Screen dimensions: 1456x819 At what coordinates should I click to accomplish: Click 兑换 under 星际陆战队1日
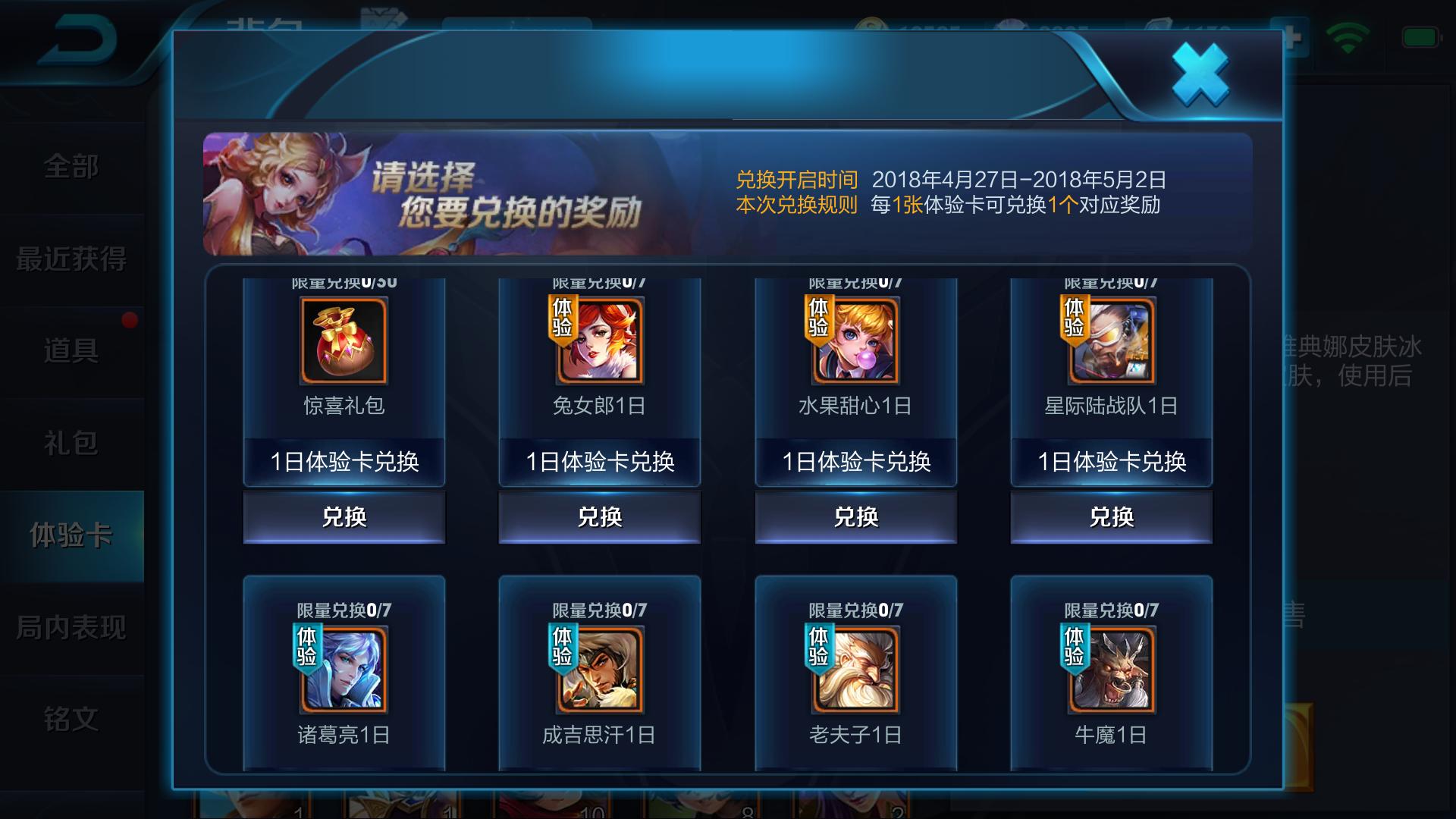[x=1111, y=516]
